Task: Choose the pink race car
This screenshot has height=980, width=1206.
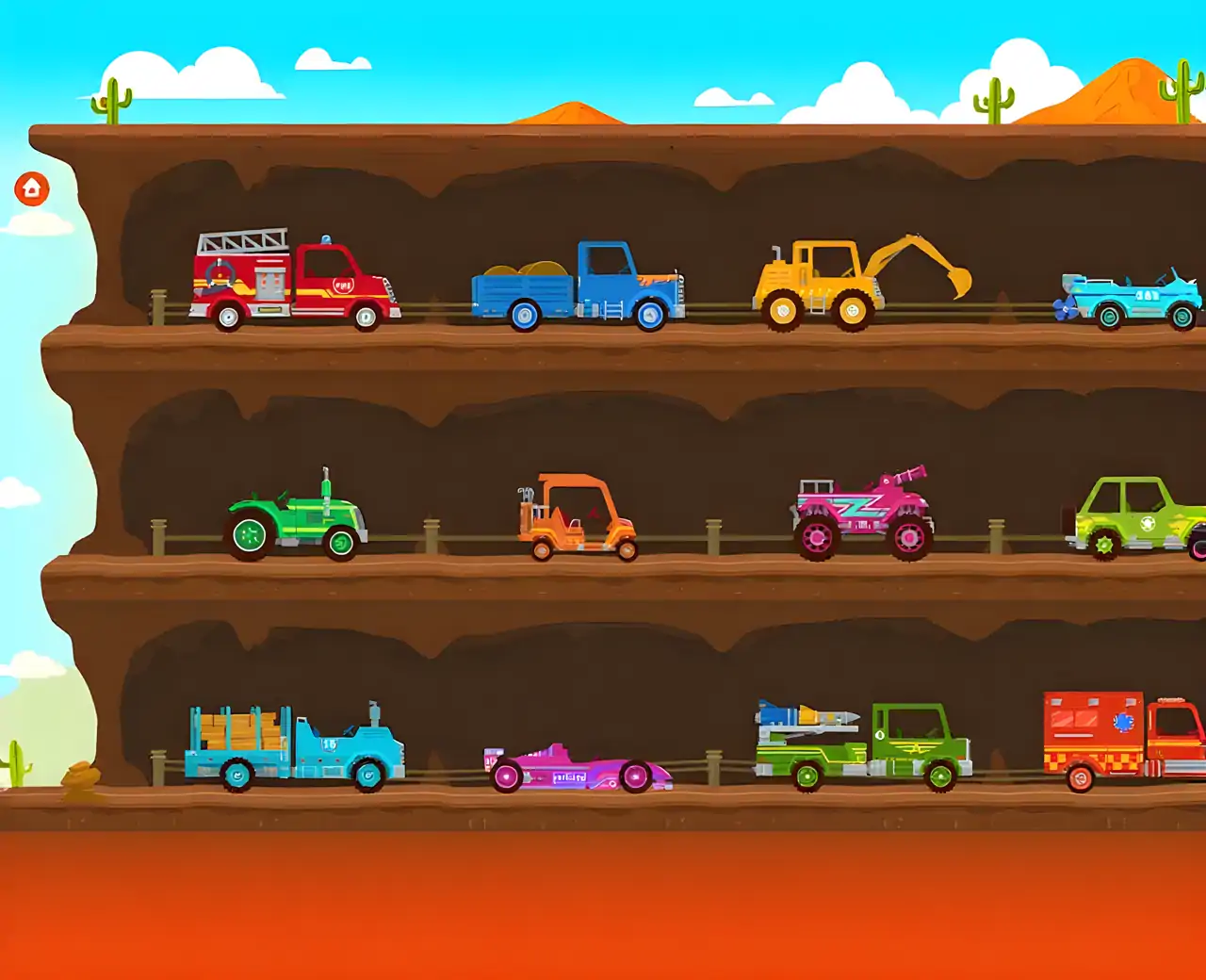Action: tap(575, 769)
